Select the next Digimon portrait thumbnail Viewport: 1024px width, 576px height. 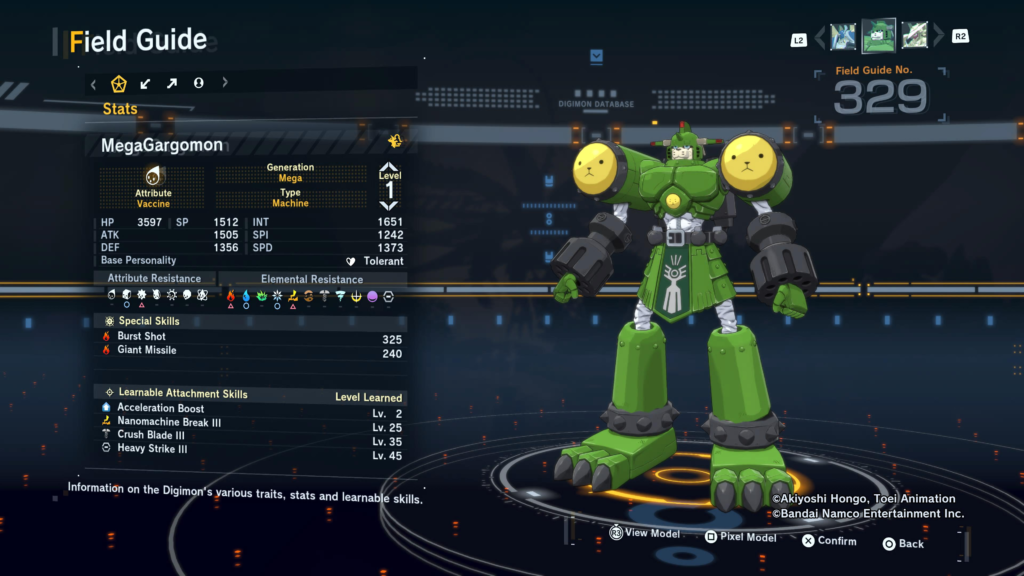coord(914,37)
